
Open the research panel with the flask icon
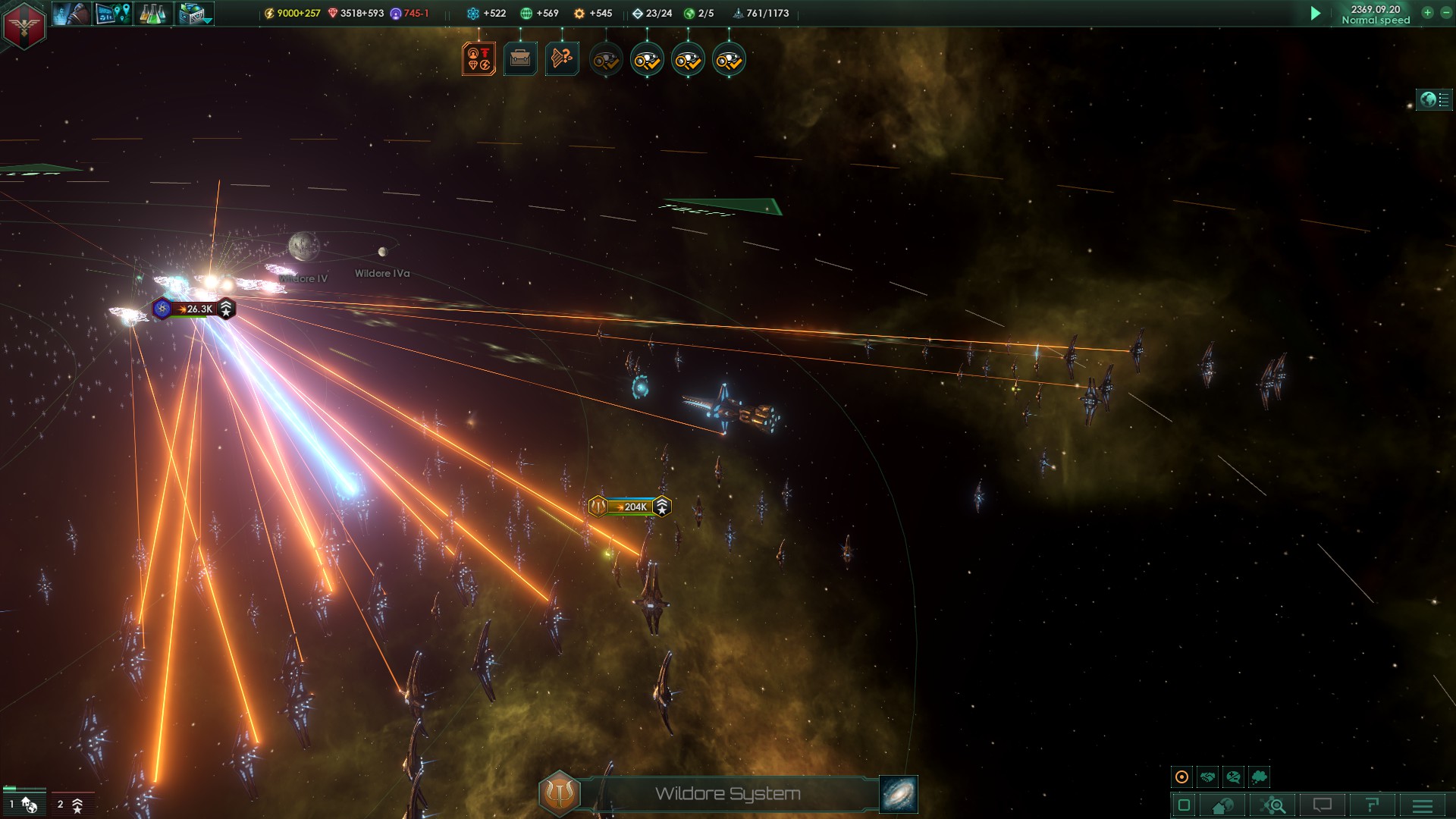click(152, 14)
